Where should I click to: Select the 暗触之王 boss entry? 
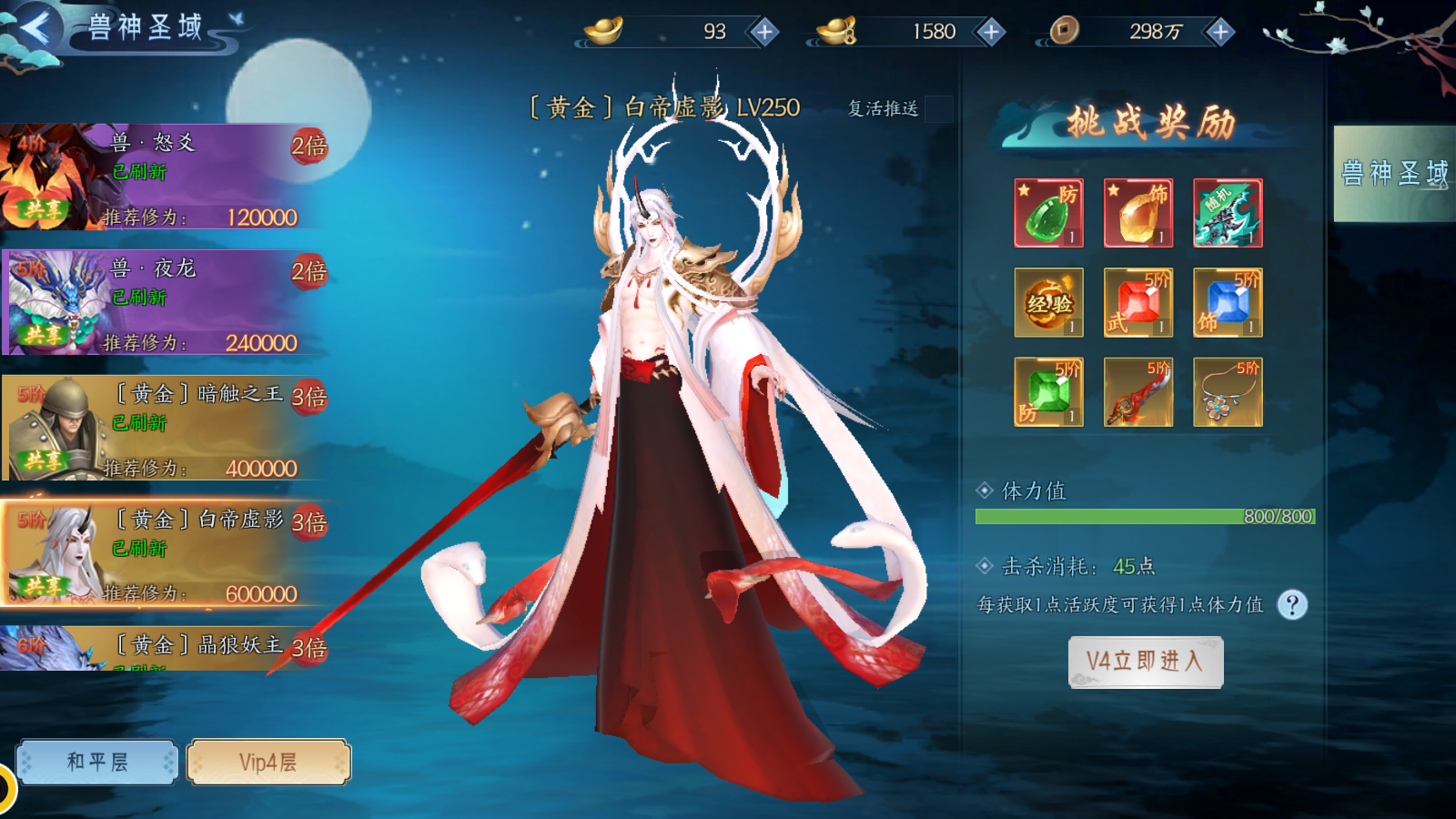[x=164, y=429]
